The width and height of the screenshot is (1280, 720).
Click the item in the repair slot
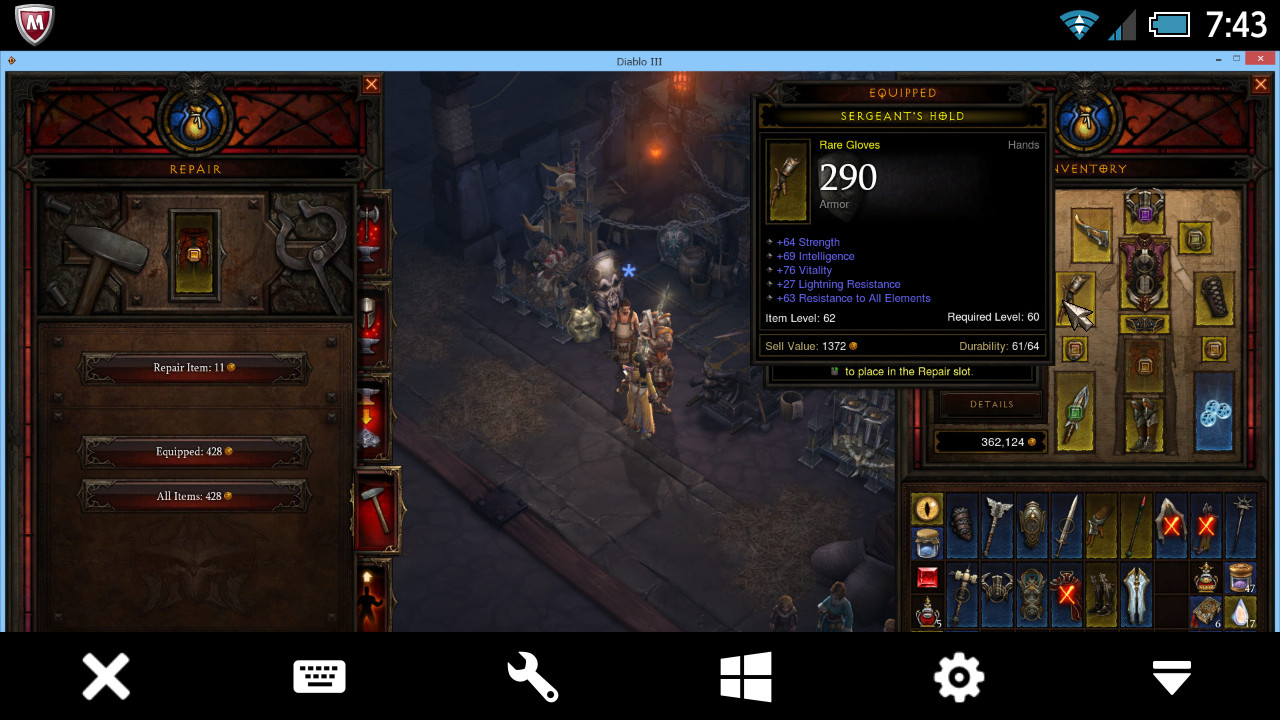pyautogui.click(x=194, y=254)
